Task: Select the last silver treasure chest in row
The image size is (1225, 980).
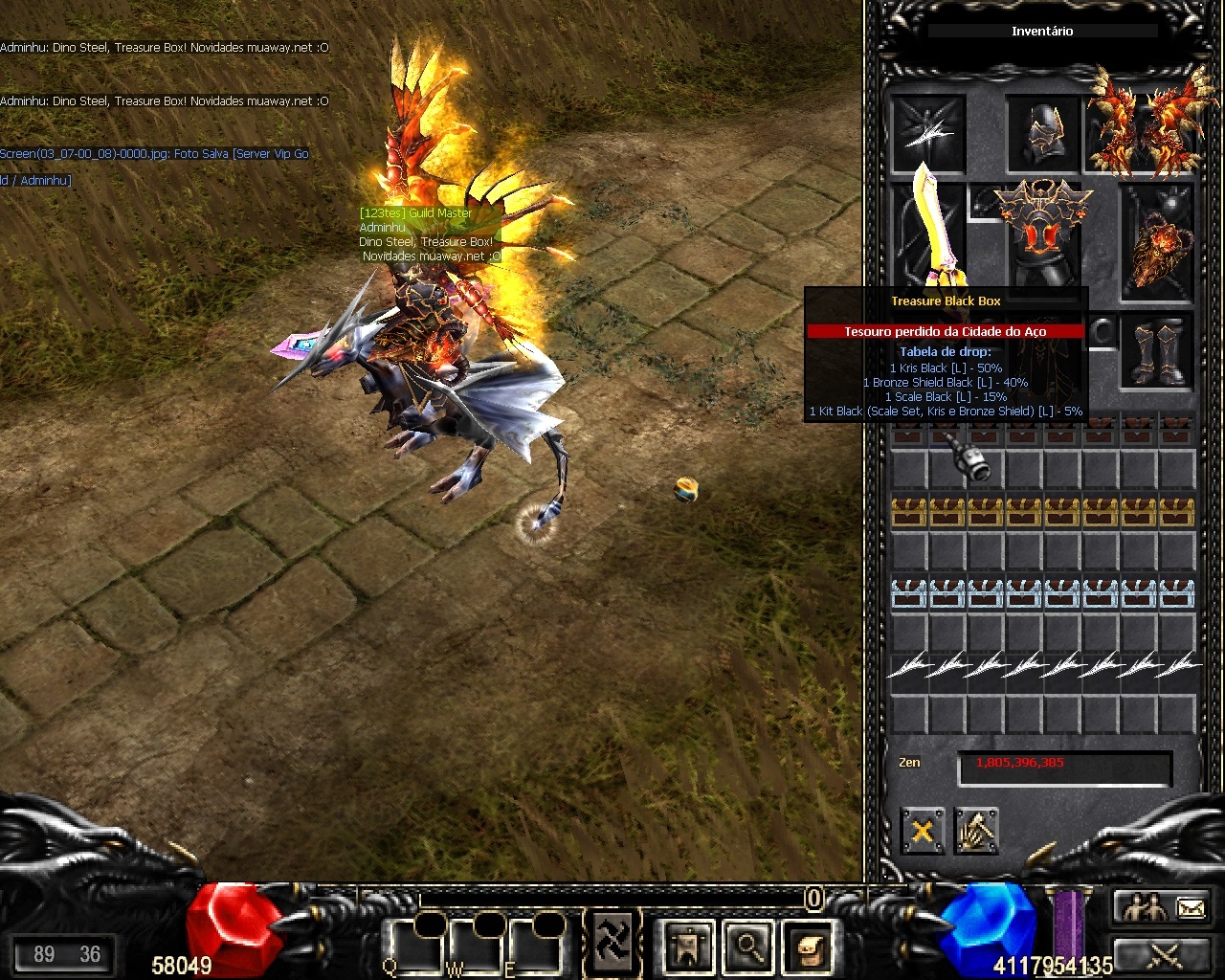Action: point(1177,593)
